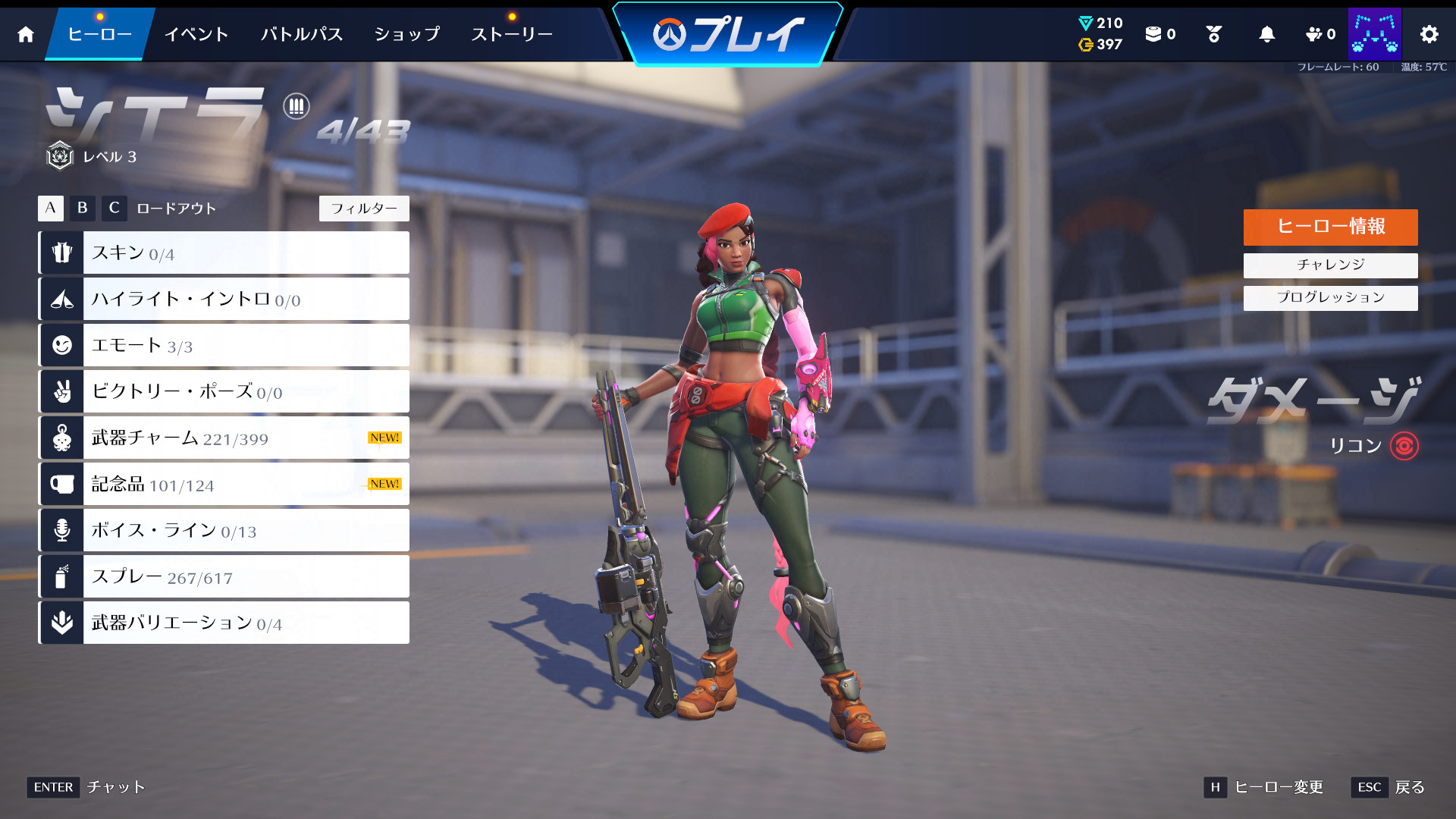1456x819 pixels.
Task: Switch to loadout C
Action: [x=114, y=209]
